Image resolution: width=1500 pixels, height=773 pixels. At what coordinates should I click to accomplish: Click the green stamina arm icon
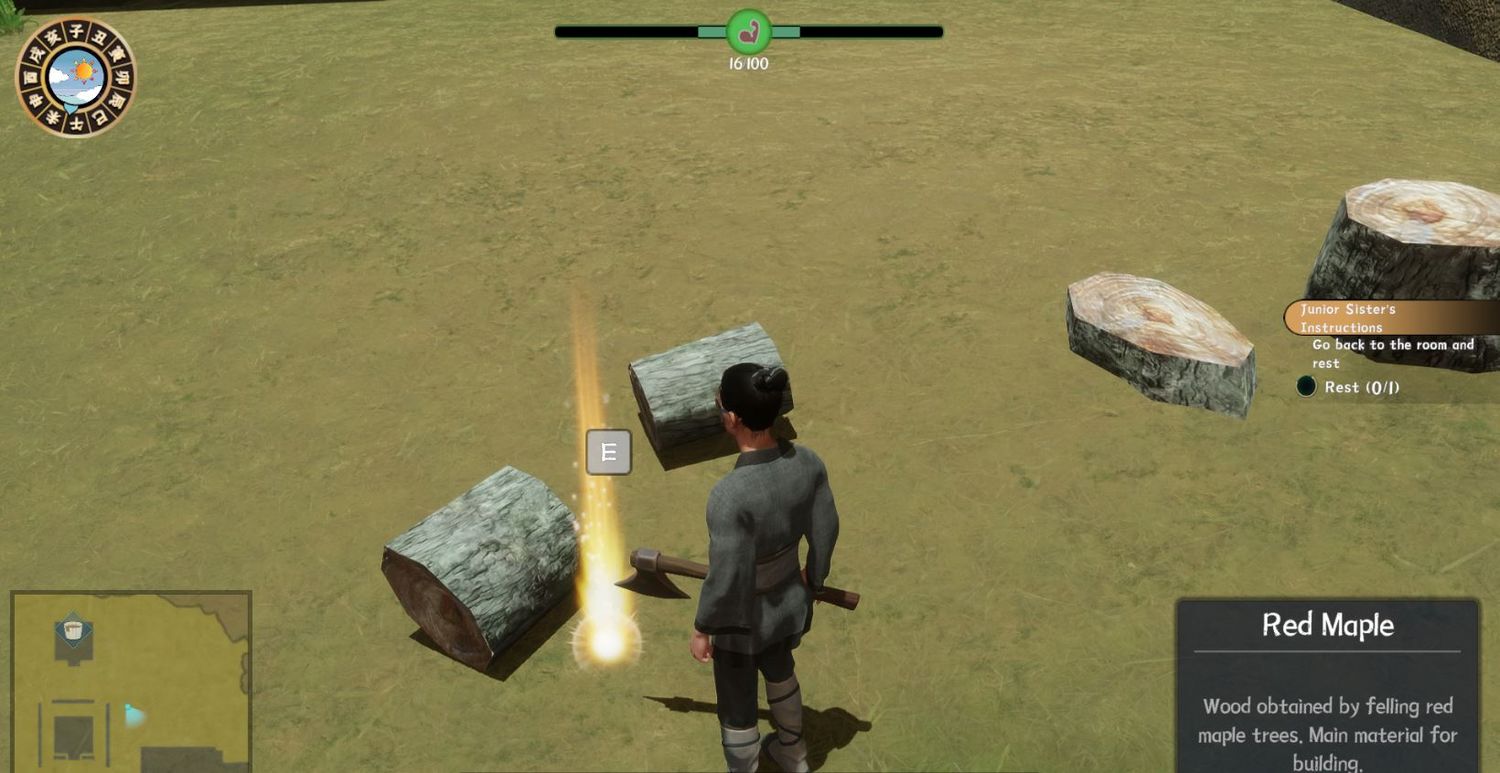(x=748, y=32)
